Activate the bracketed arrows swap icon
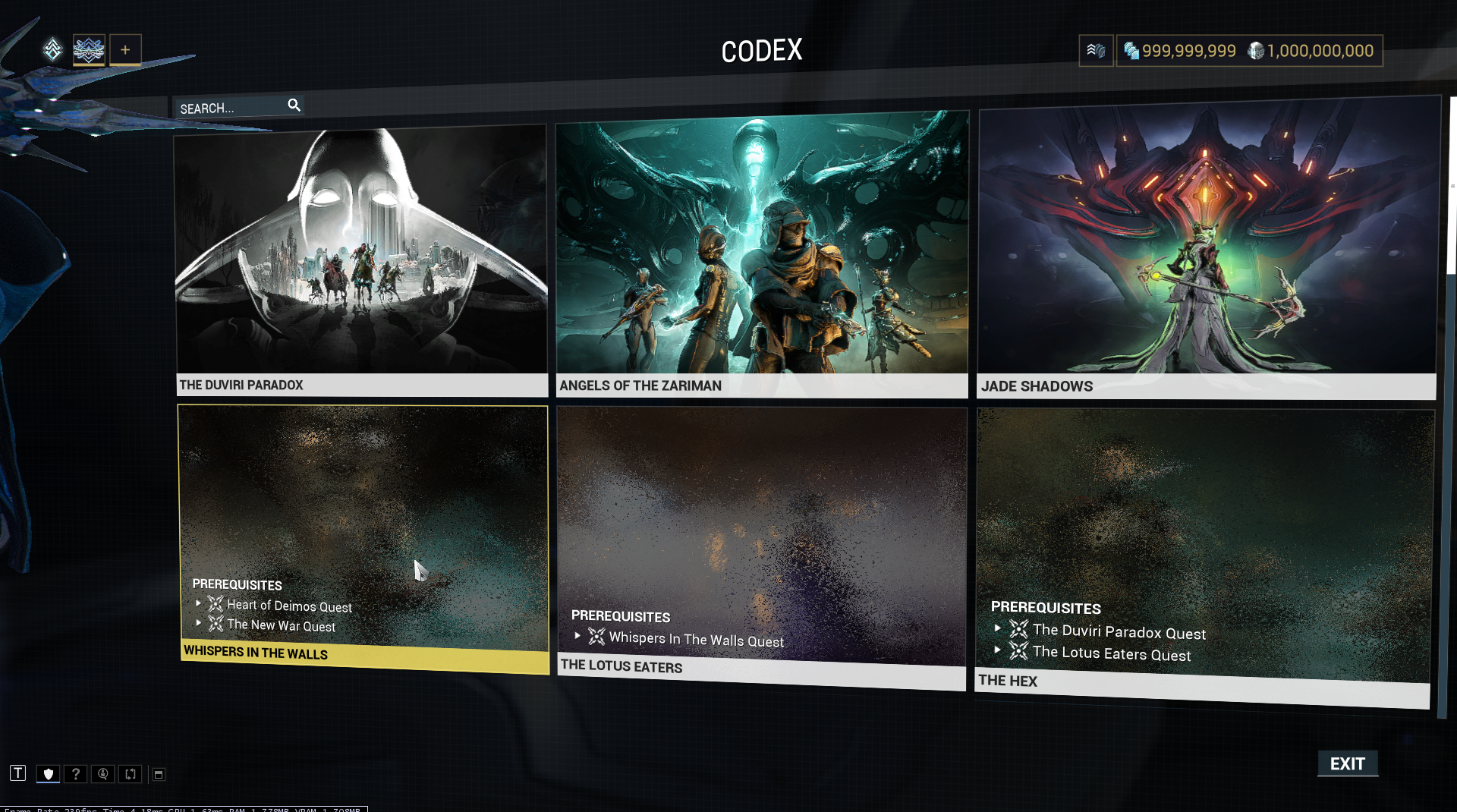 [131, 774]
